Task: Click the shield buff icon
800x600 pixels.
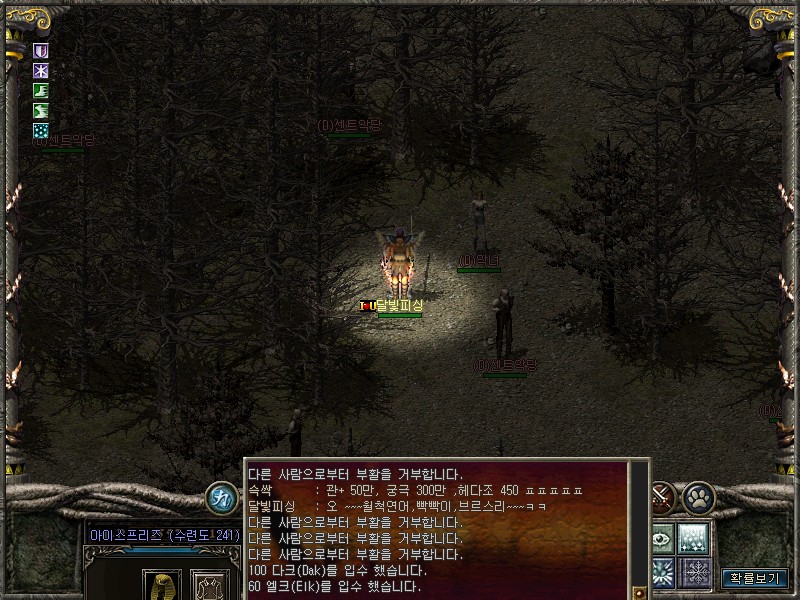Action: 42,50
